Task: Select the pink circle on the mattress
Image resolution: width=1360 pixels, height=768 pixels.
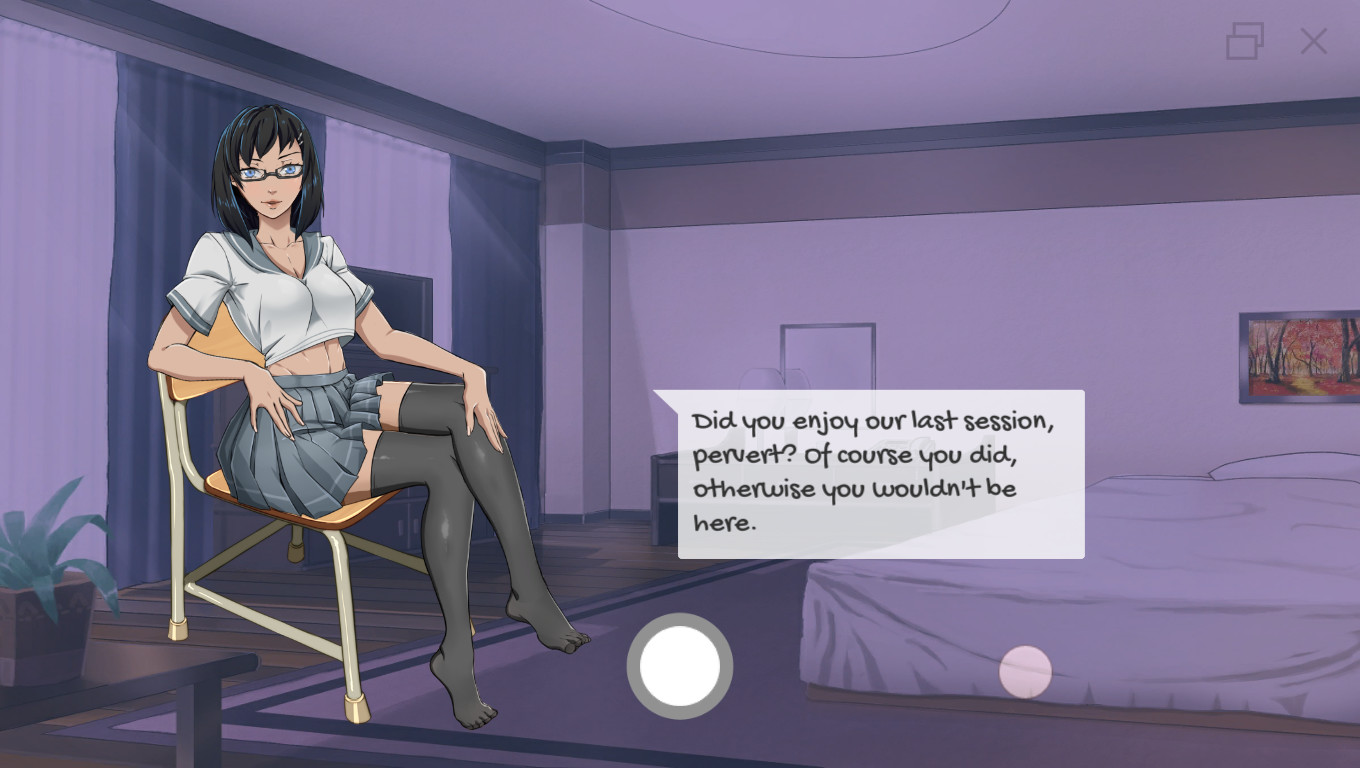Action: click(x=1024, y=668)
